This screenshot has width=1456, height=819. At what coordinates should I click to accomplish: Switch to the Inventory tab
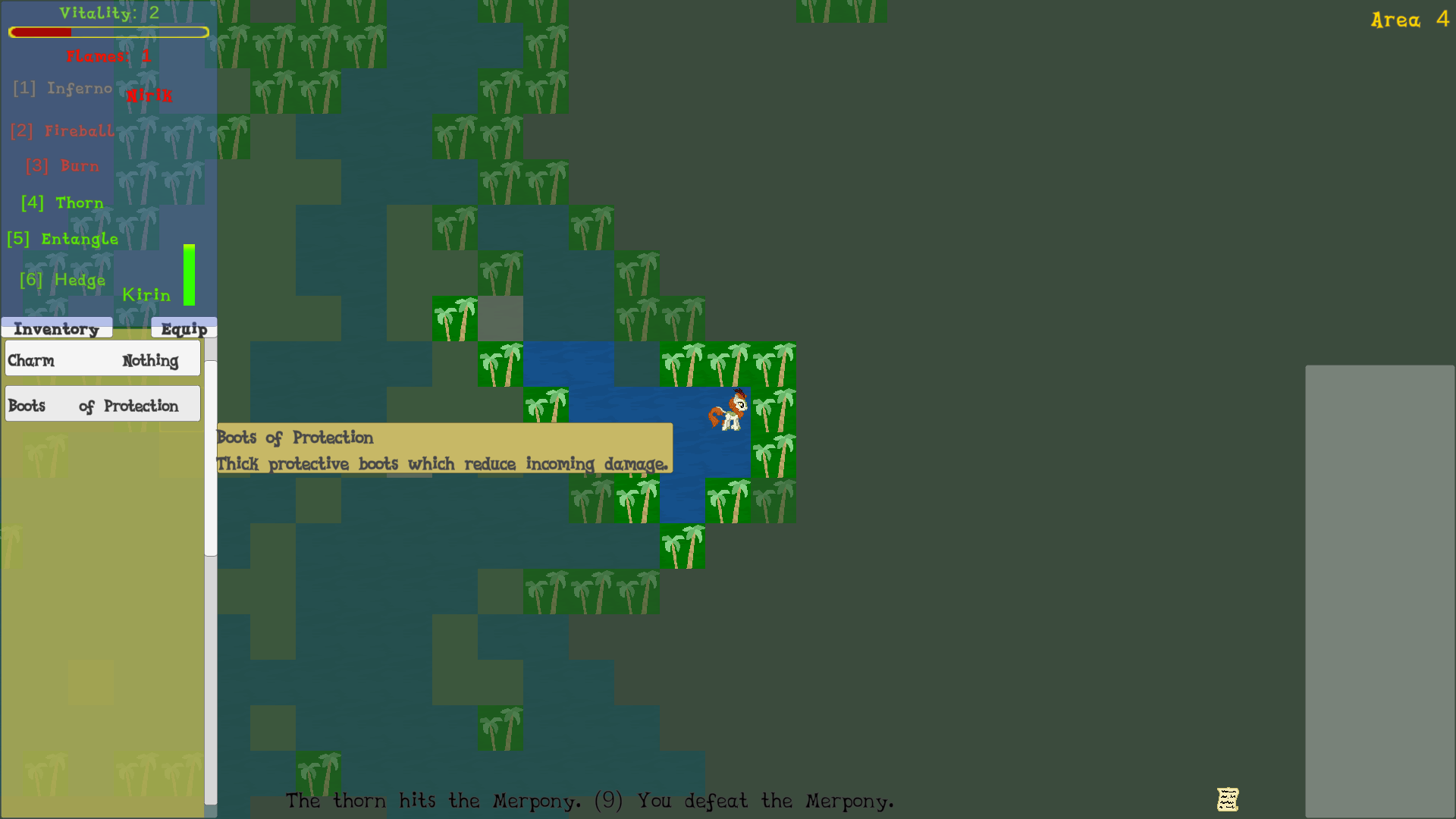pyautogui.click(x=57, y=328)
